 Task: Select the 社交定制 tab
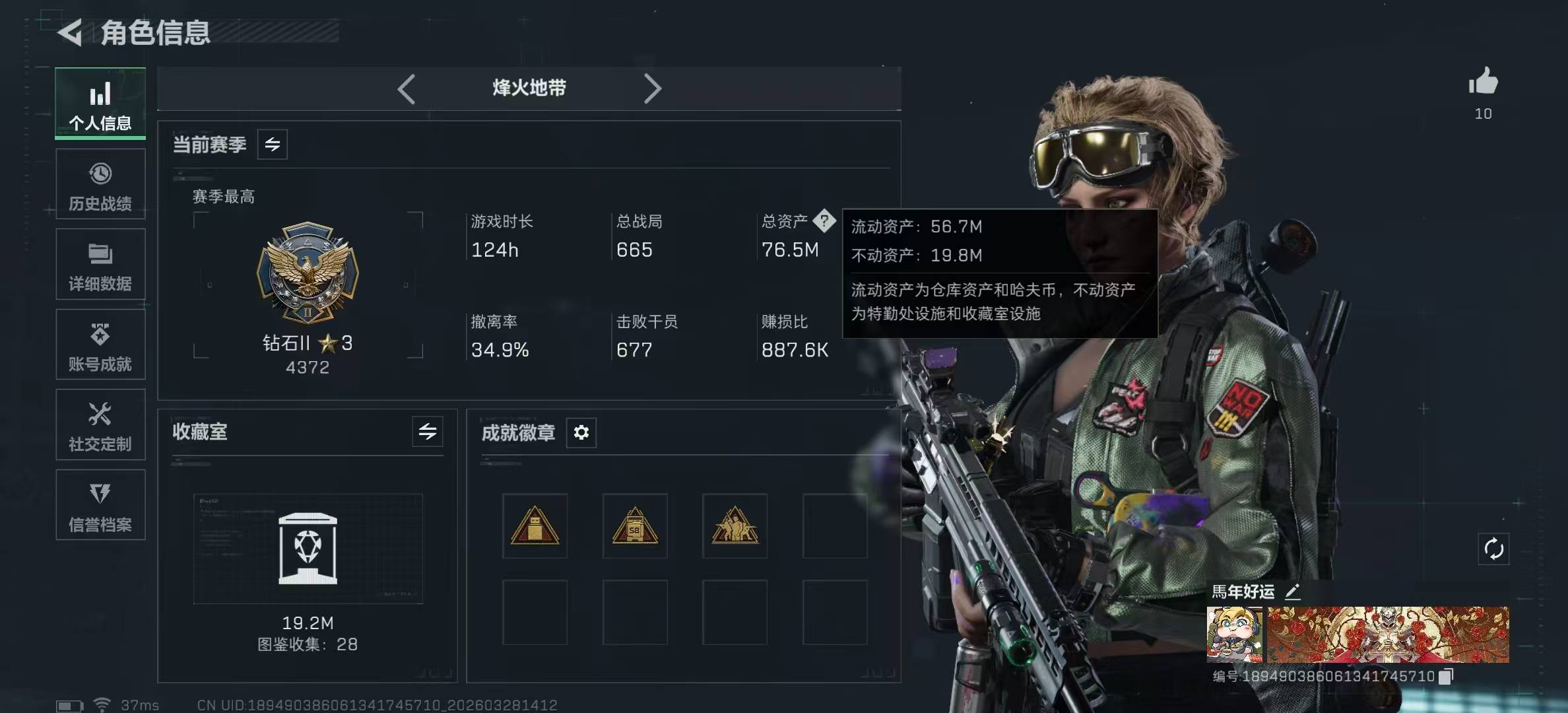pyautogui.click(x=100, y=425)
